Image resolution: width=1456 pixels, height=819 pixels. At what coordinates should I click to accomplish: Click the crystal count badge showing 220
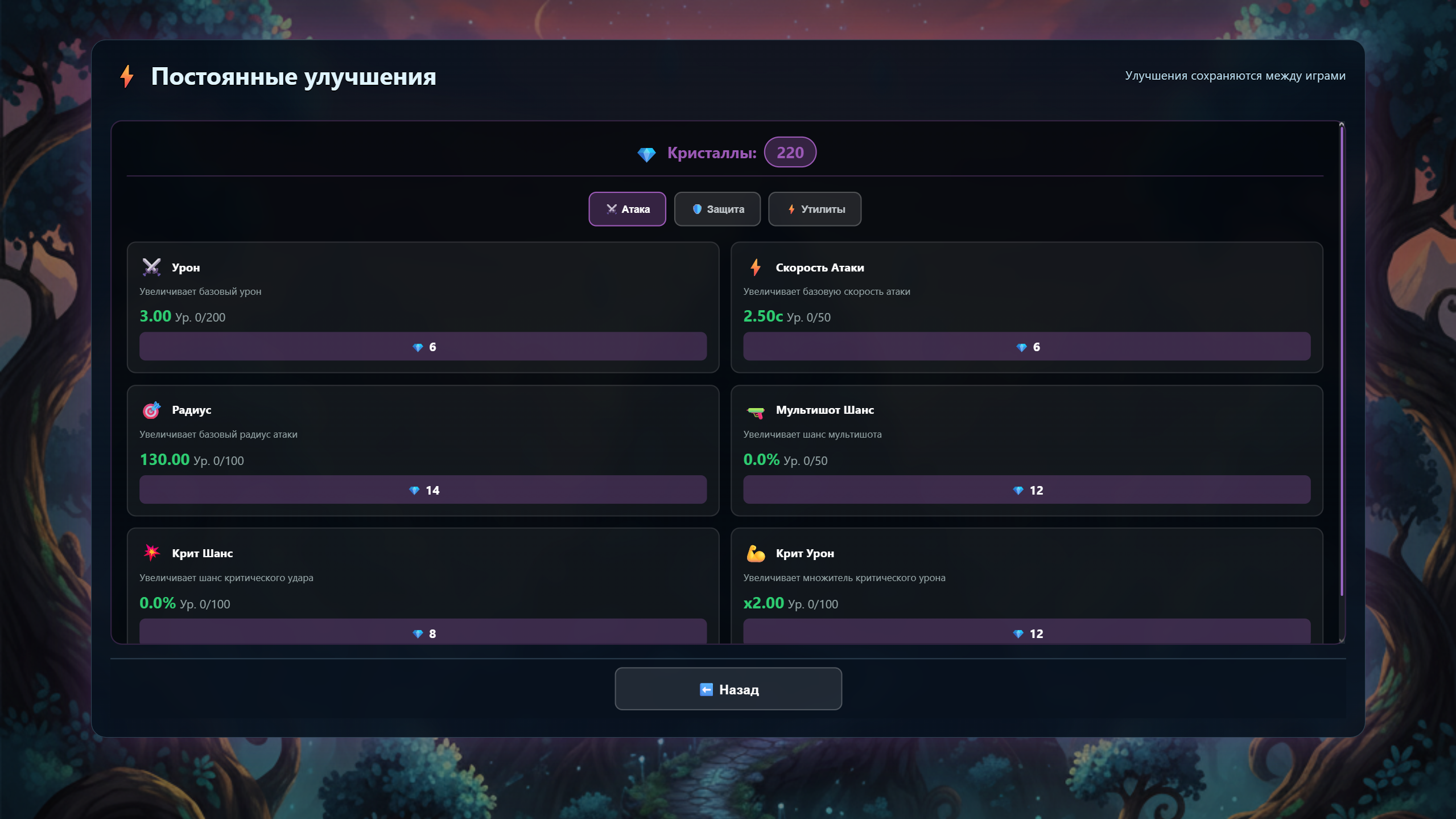790,152
